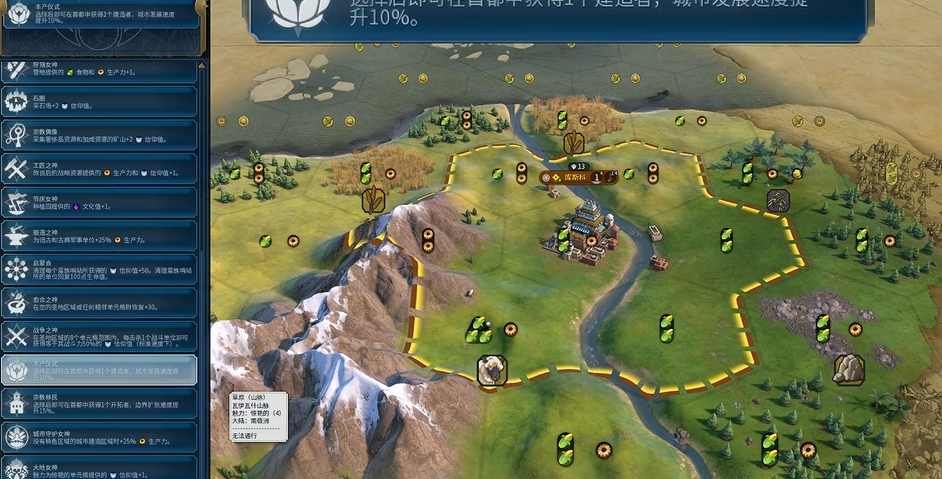
Task: Choose the 石圈 pantheon entry
Action: tap(100, 102)
